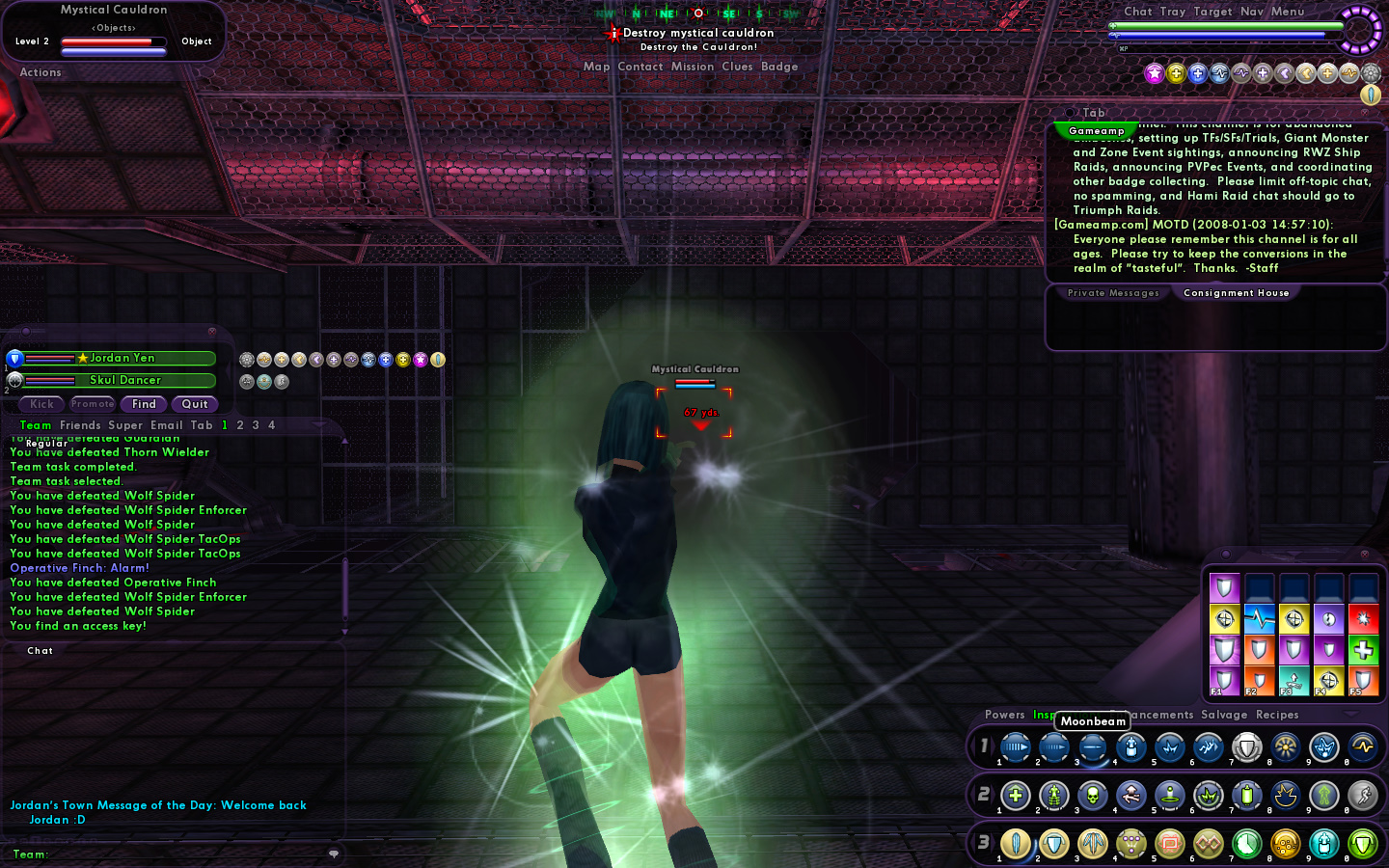Switch to the Email tab
The width and height of the screenshot is (1389, 868).
pos(166,425)
